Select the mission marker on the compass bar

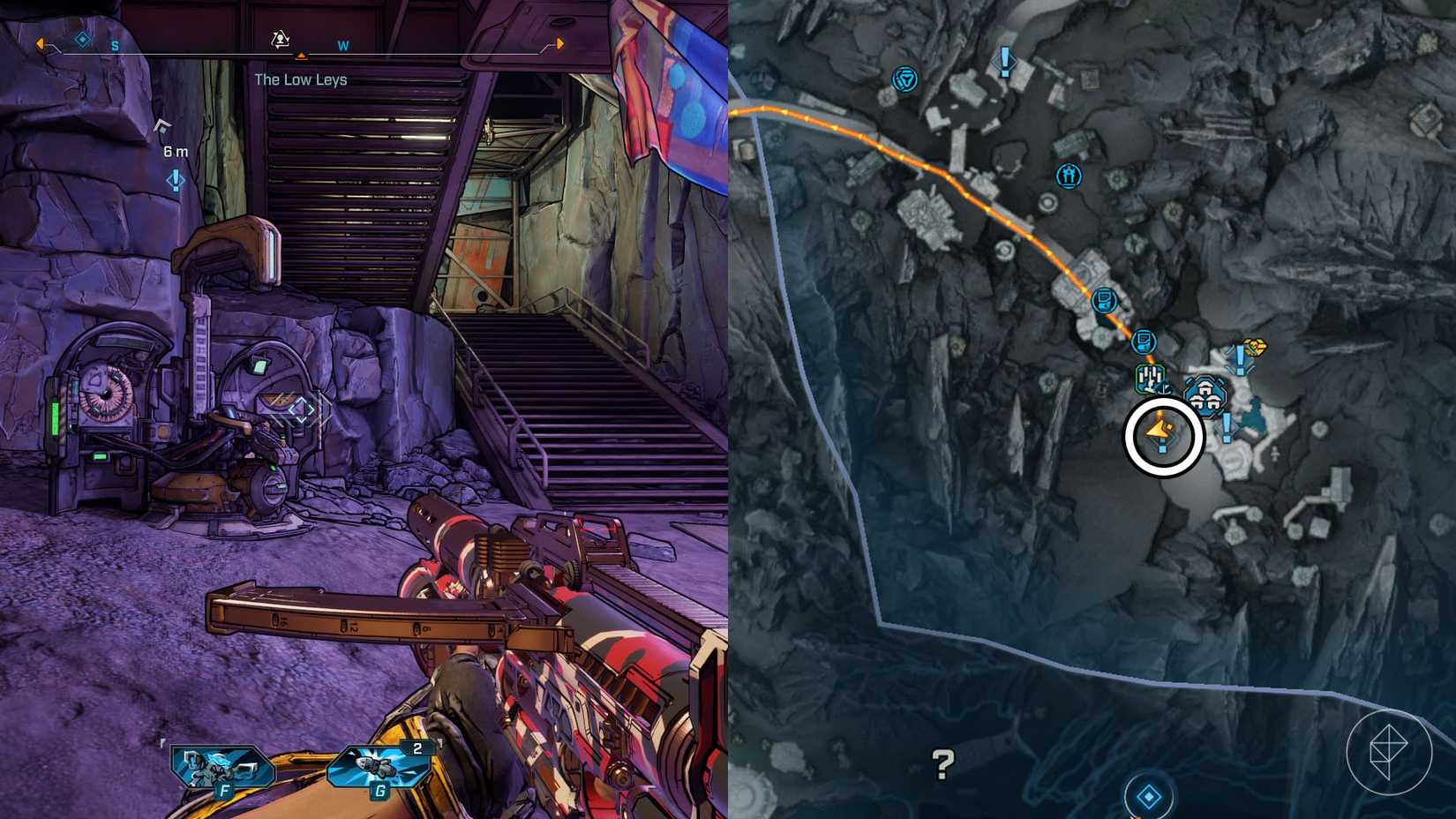[278, 40]
